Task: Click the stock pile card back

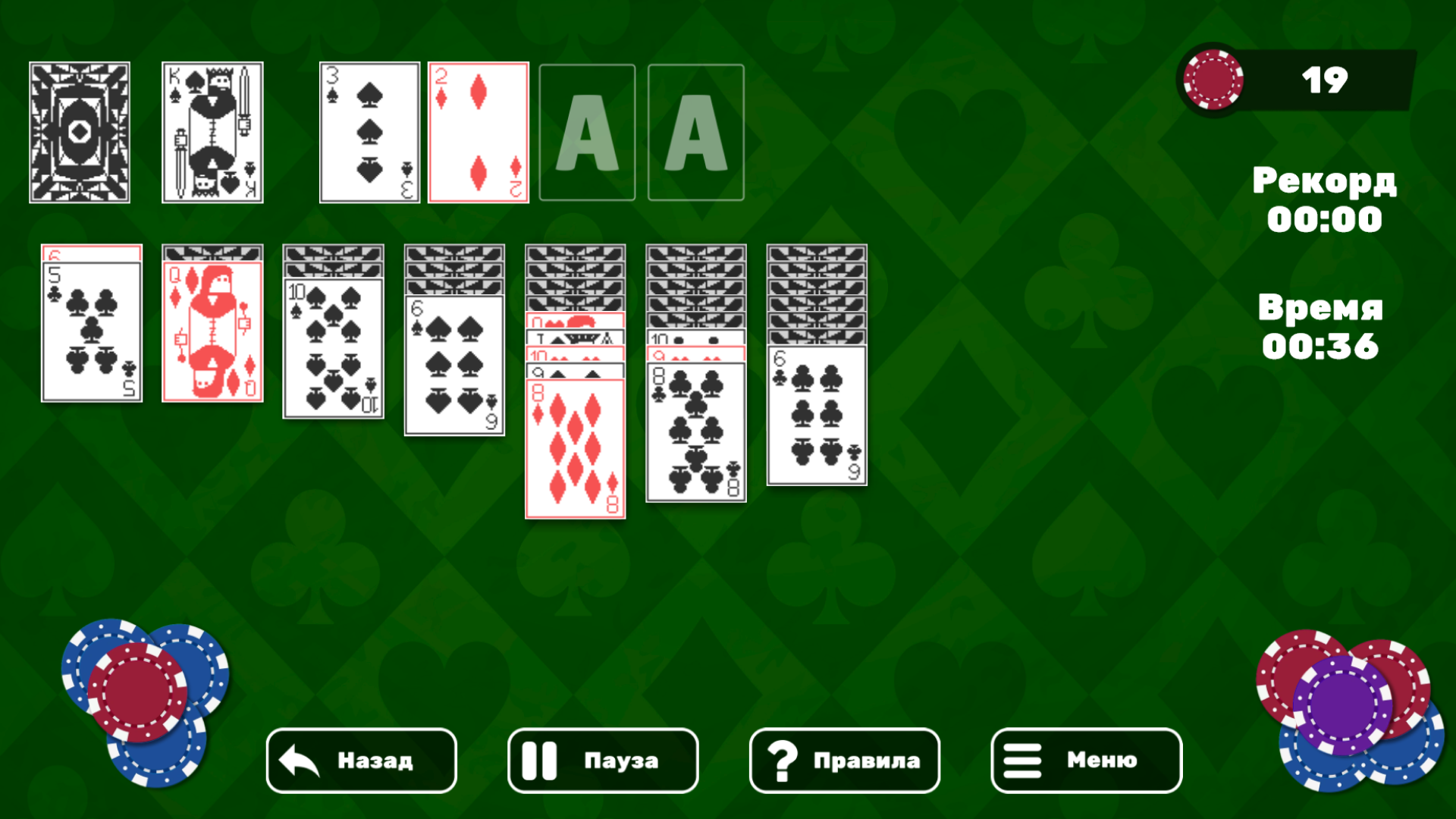Action: tap(80, 132)
